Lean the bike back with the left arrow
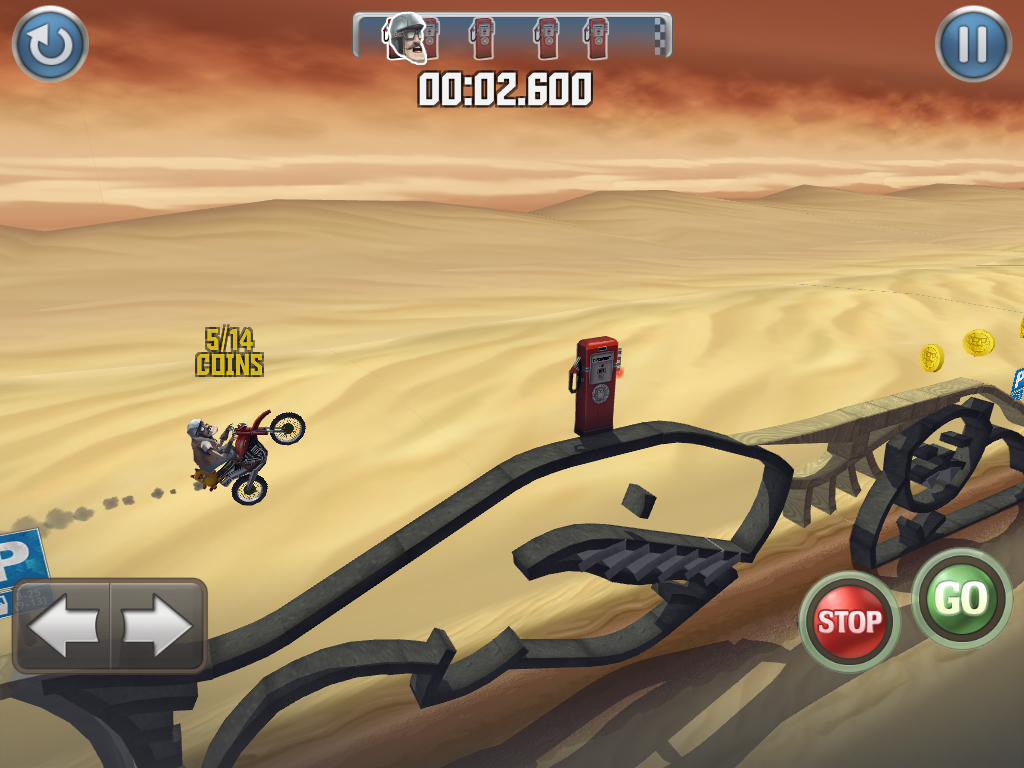1024x768 pixels. point(62,626)
